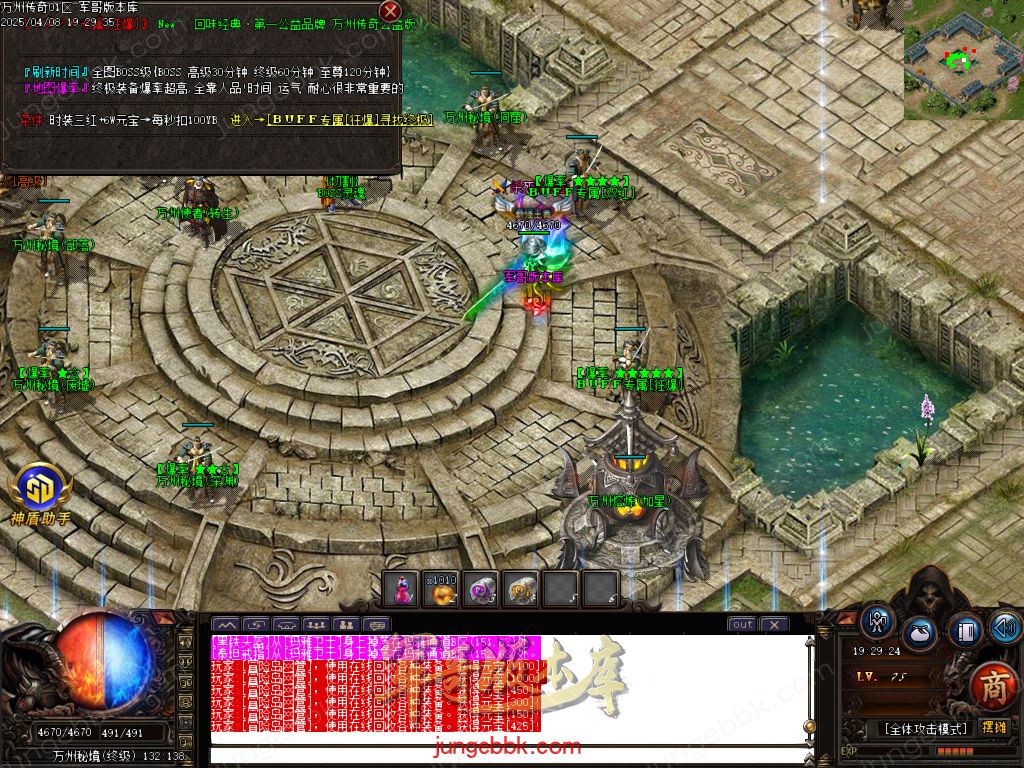The width and height of the screenshot is (1024, 768).
Task: Close the chat panel with X button
Action: [x=773, y=624]
